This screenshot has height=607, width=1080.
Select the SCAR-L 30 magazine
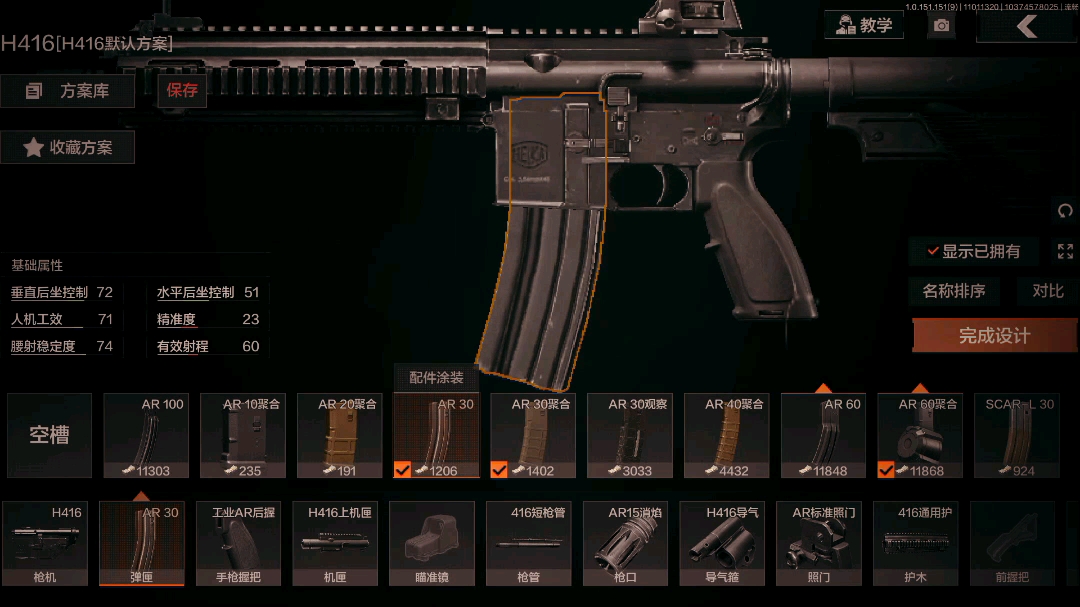(1016, 435)
